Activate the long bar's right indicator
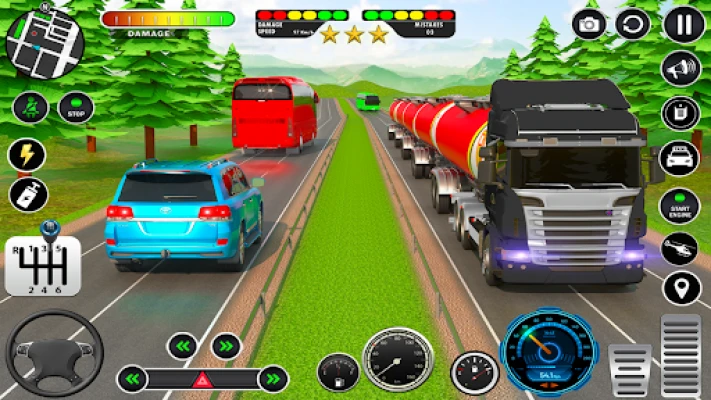The image size is (711, 400). point(272,379)
